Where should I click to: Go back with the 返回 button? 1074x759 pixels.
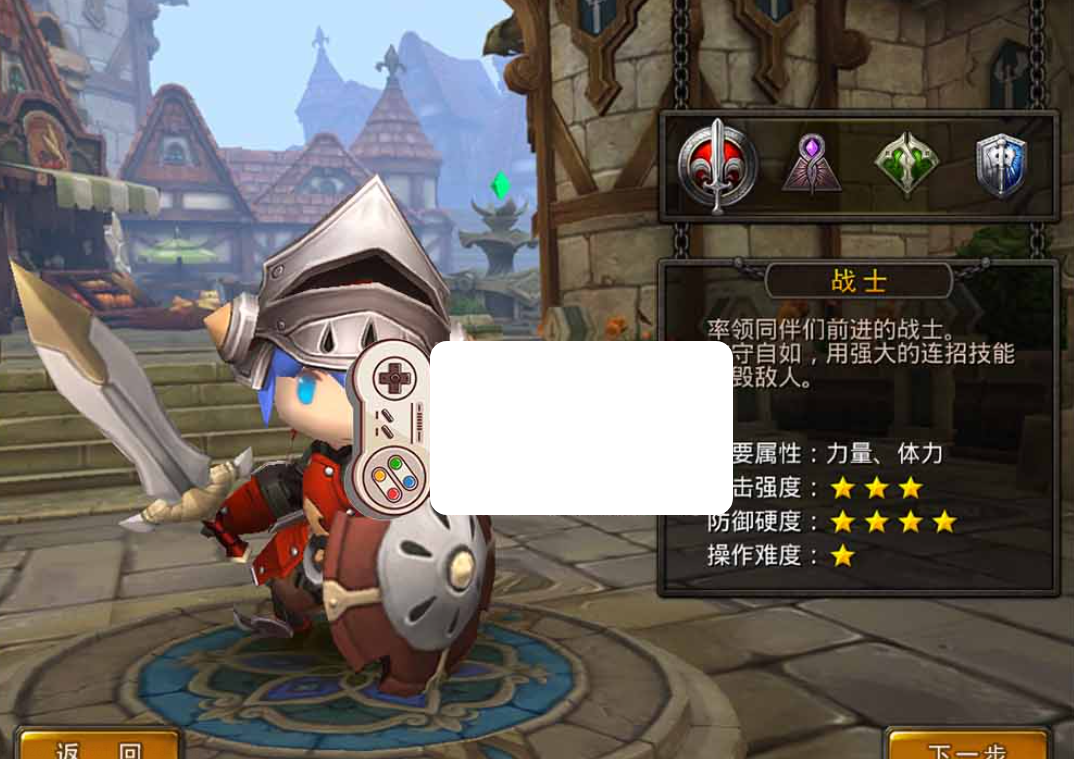tap(98, 745)
